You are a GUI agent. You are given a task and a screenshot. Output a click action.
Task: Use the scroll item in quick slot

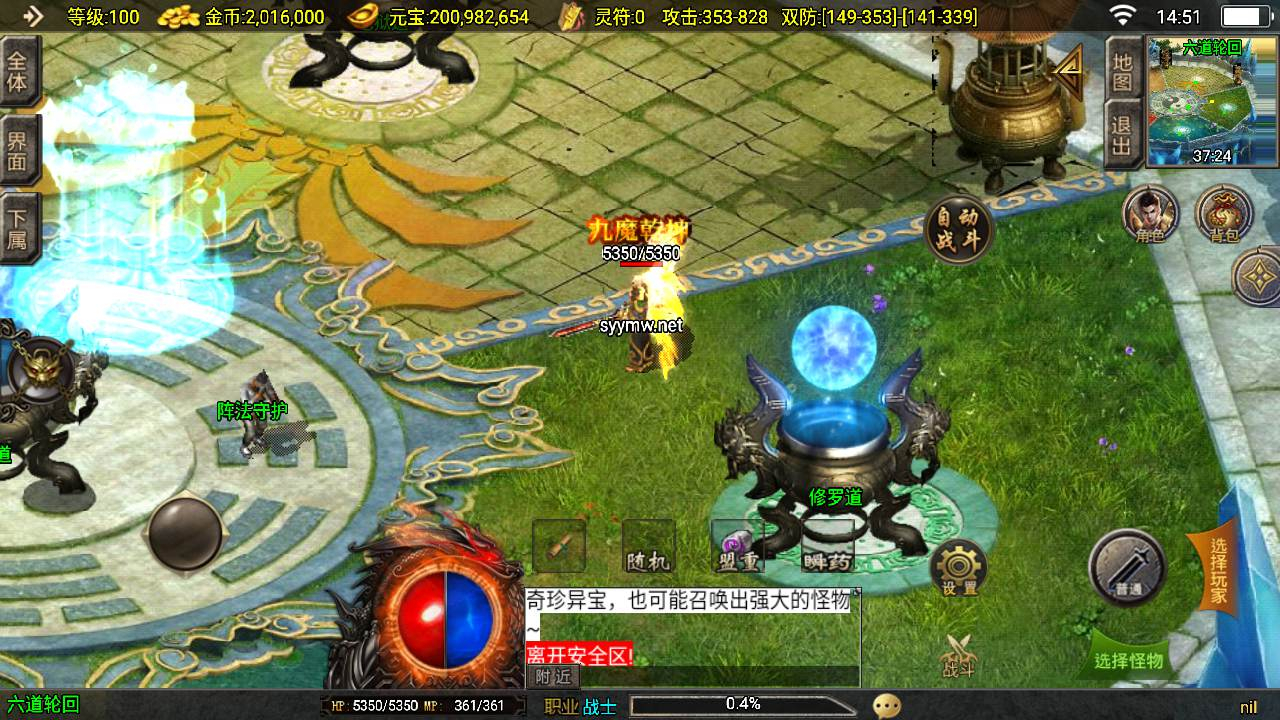click(x=559, y=546)
